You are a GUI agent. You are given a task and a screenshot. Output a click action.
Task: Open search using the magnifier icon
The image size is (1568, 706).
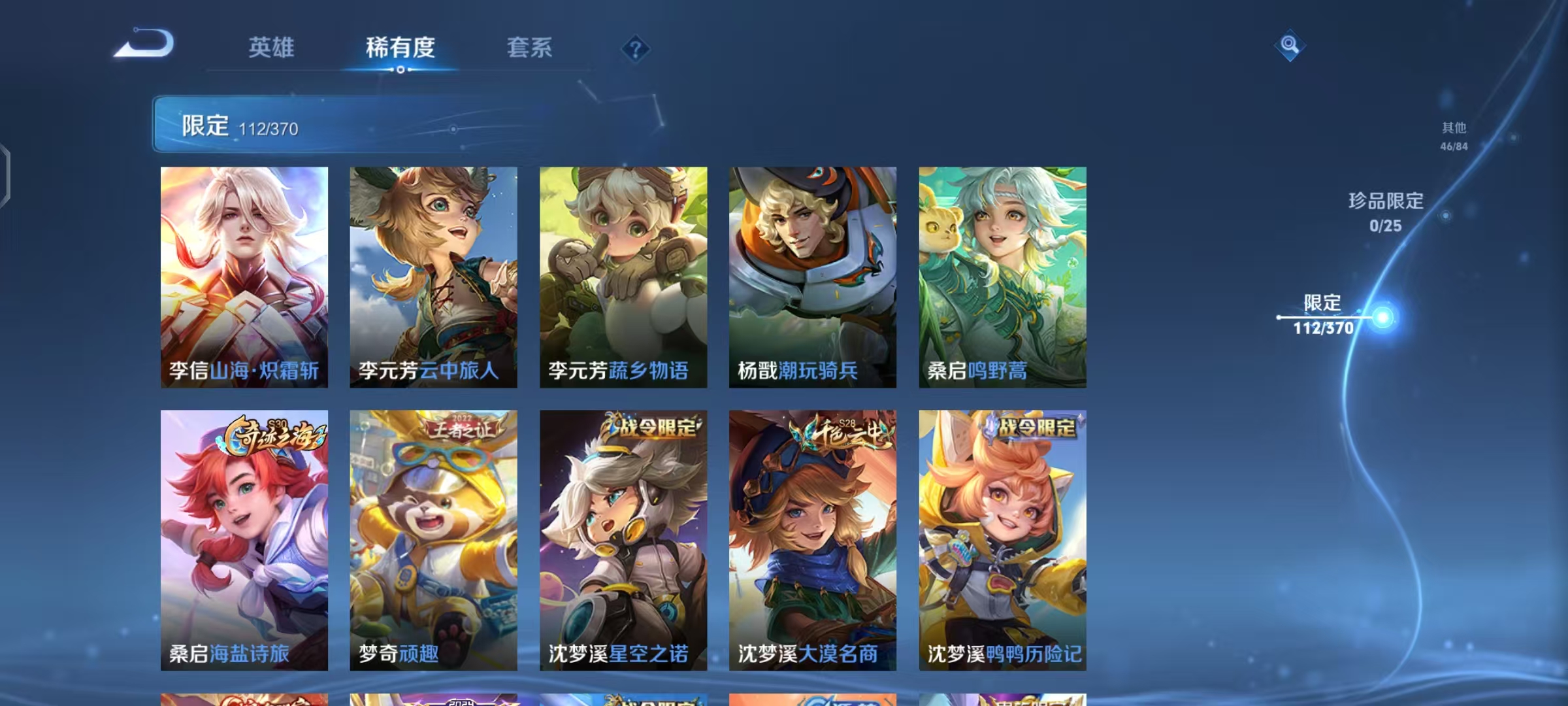pos(1289,43)
